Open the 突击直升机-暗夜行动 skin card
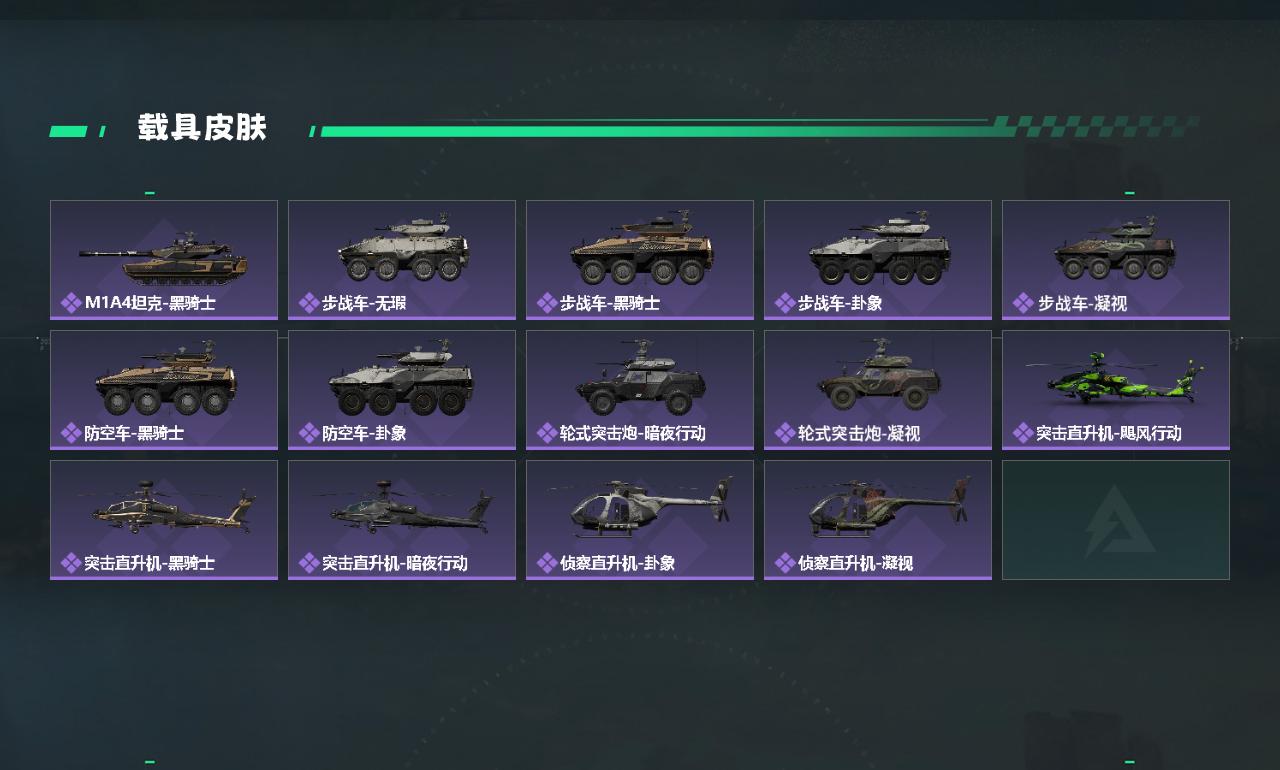This screenshot has height=770, width=1280. click(402, 520)
